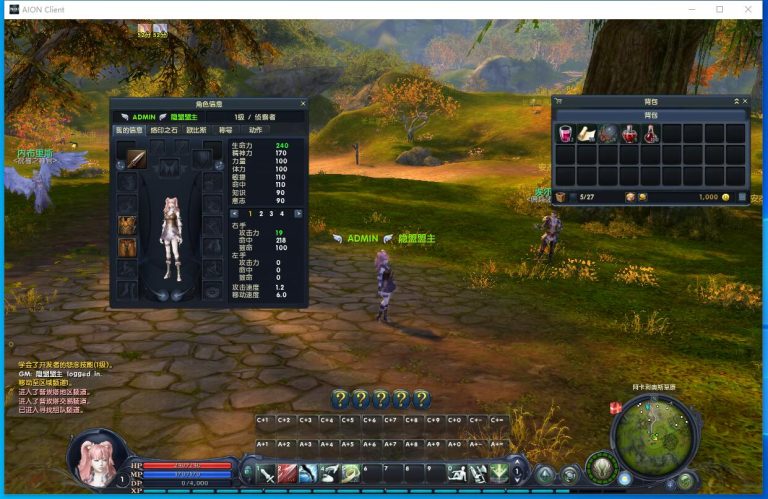This screenshot has width=768, height=499.
Task: Click the next stat page arrow
Action: tap(298, 213)
